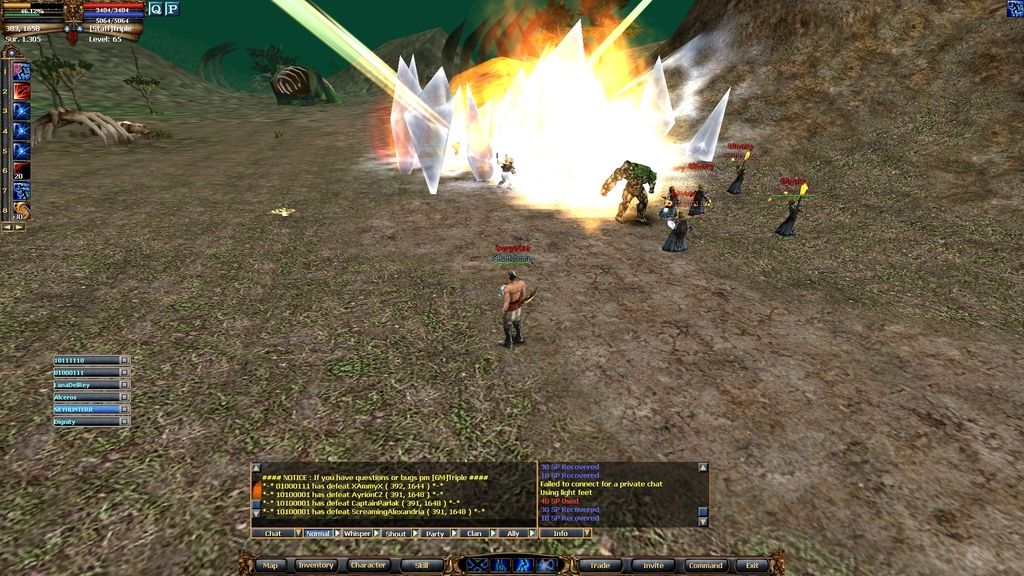The image size is (1024, 576).
Task: Click the Invite button
Action: click(x=652, y=565)
